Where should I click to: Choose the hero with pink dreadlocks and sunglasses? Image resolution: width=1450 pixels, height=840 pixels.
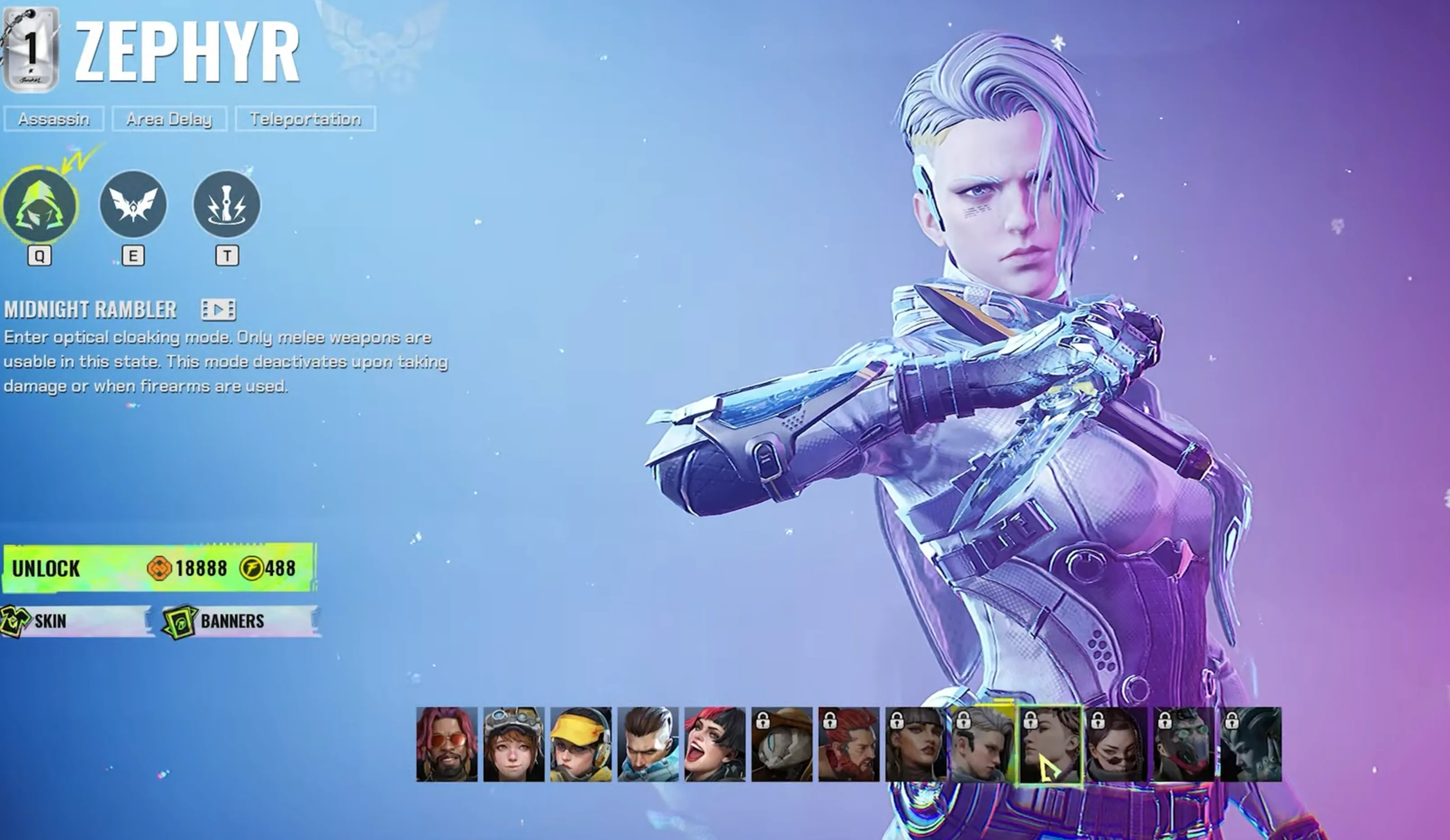(x=447, y=745)
